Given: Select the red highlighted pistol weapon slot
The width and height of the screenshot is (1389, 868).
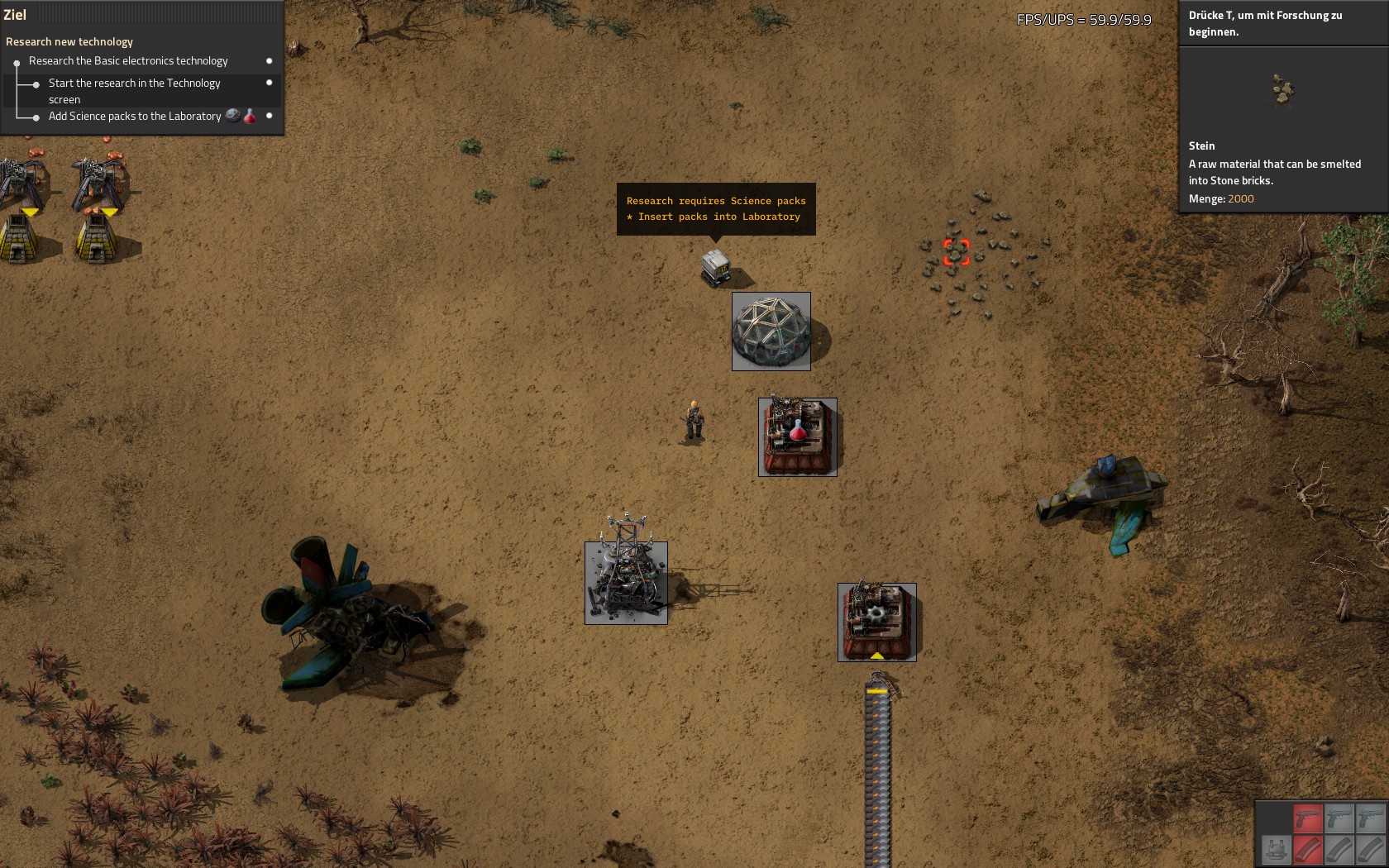Looking at the screenshot, I should click(x=1308, y=818).
